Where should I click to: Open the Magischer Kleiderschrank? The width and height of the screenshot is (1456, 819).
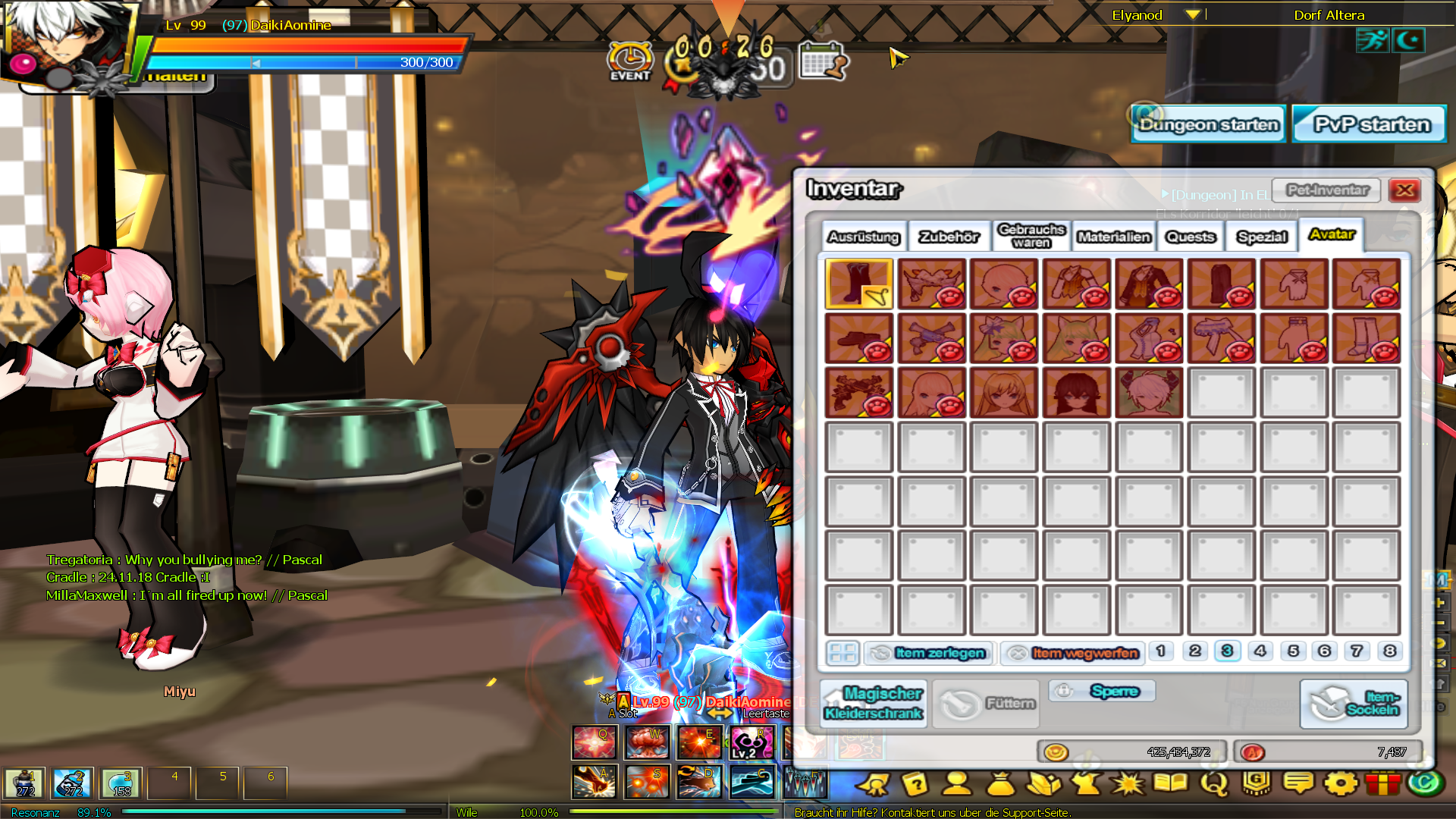coord(873,704)
